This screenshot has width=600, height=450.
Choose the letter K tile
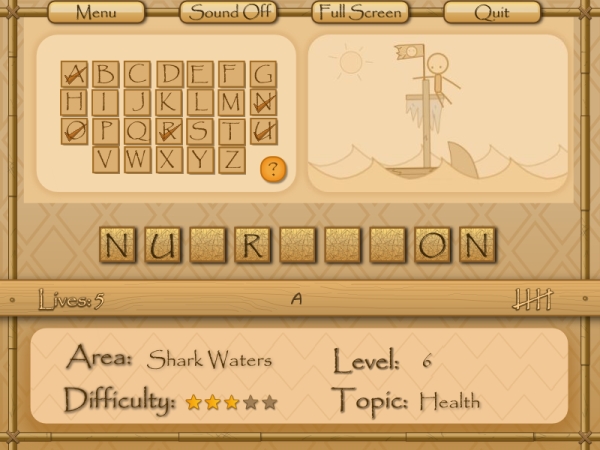point(169,102)
